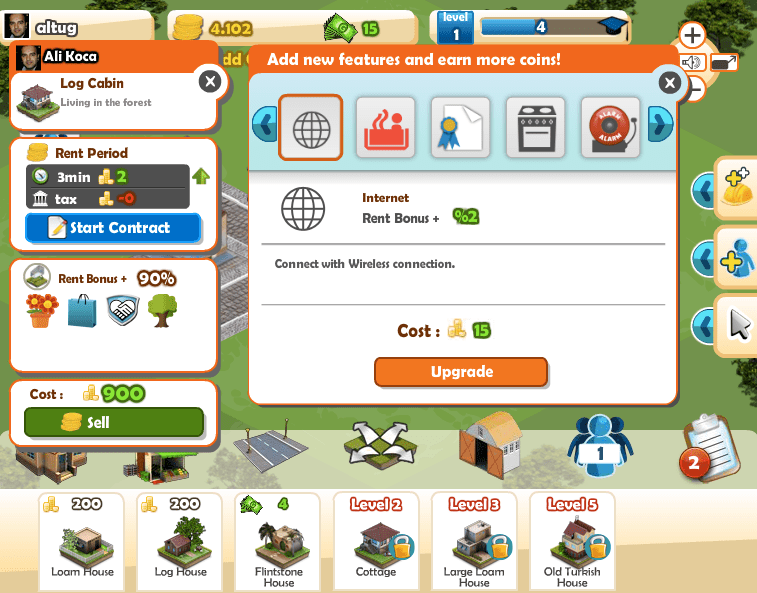Click the Upgrade button for Internet
This screenshot has width=757, height=593.
pos(461,372)
